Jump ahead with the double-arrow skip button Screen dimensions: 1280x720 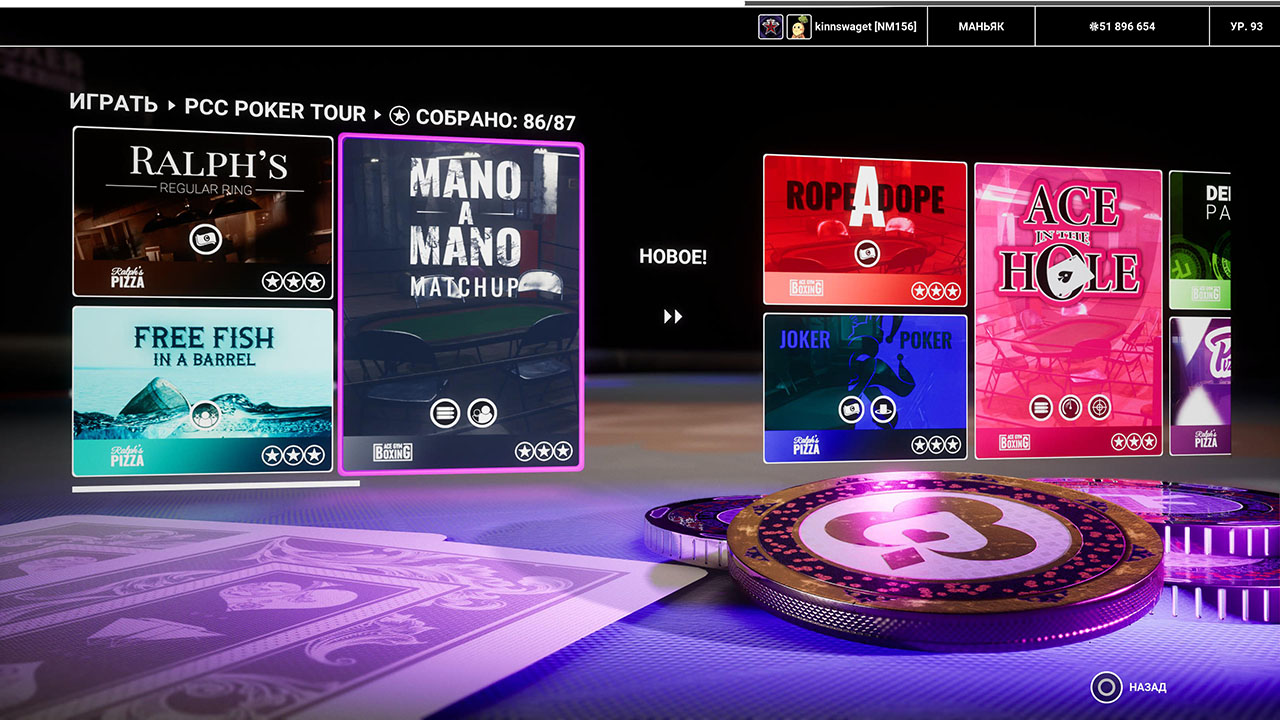[673, 317]
